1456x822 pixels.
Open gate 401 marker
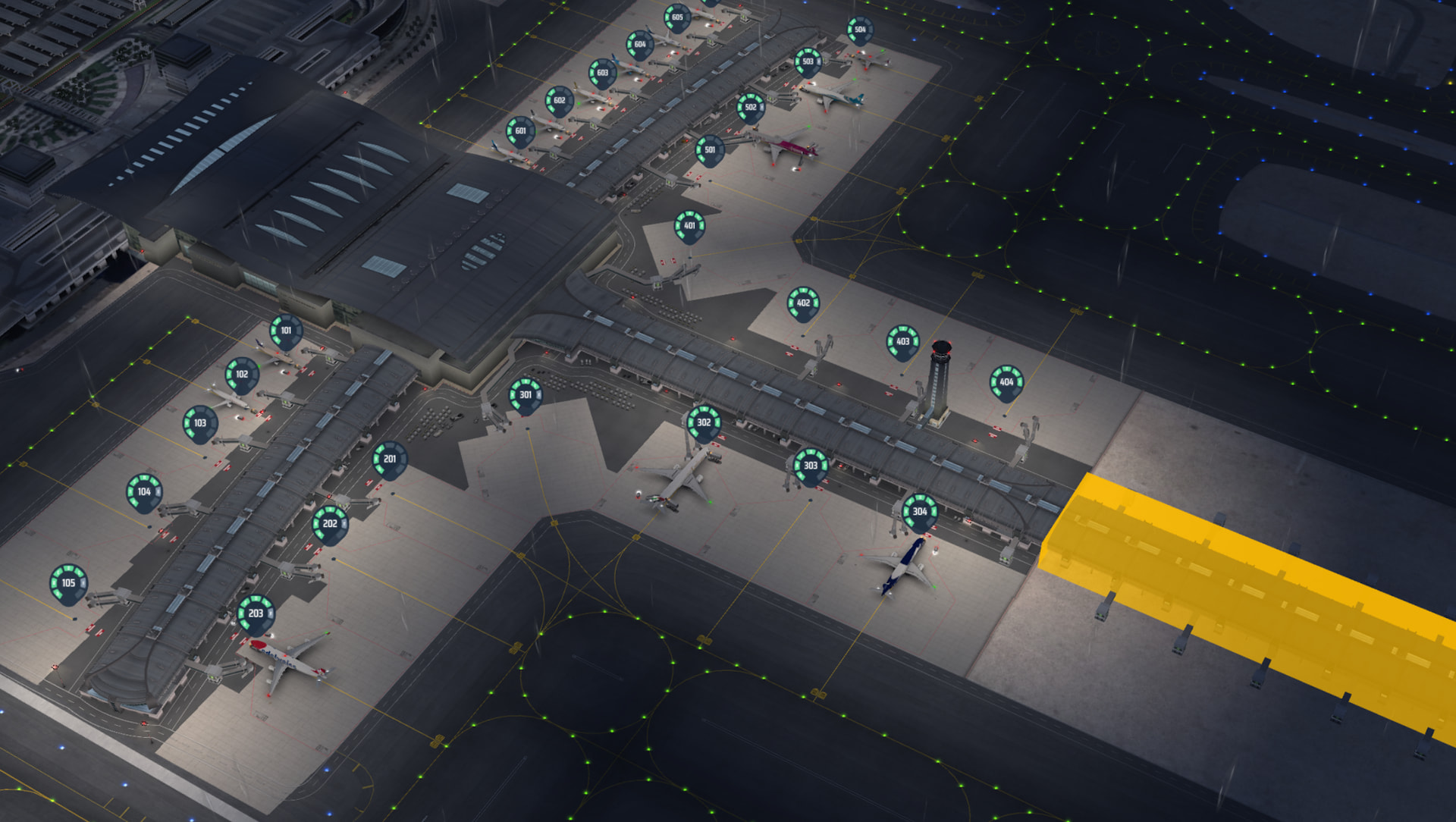pyautogui.click(x=689, y=225)
